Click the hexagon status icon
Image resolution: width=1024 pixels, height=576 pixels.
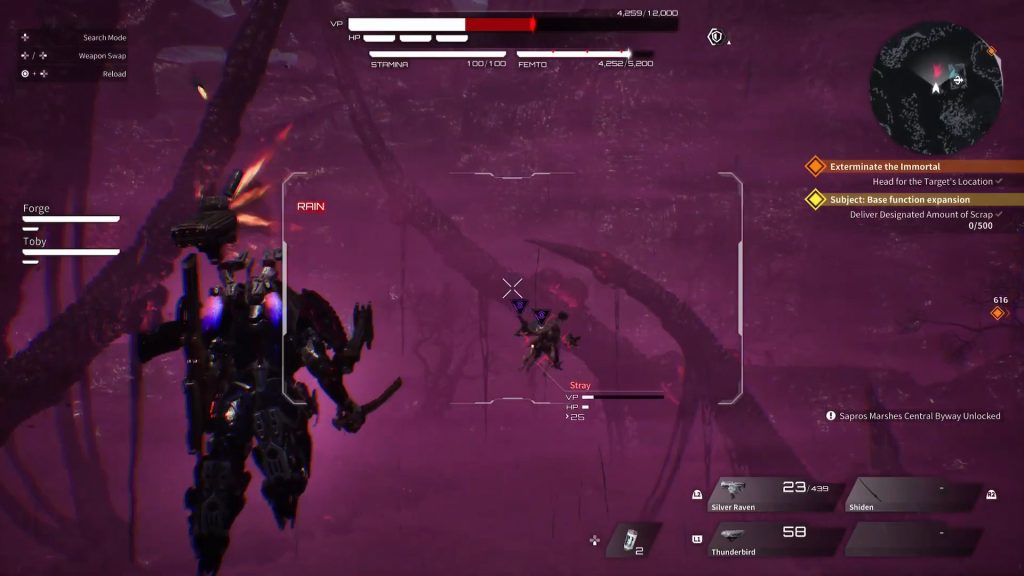pos(715,37)
